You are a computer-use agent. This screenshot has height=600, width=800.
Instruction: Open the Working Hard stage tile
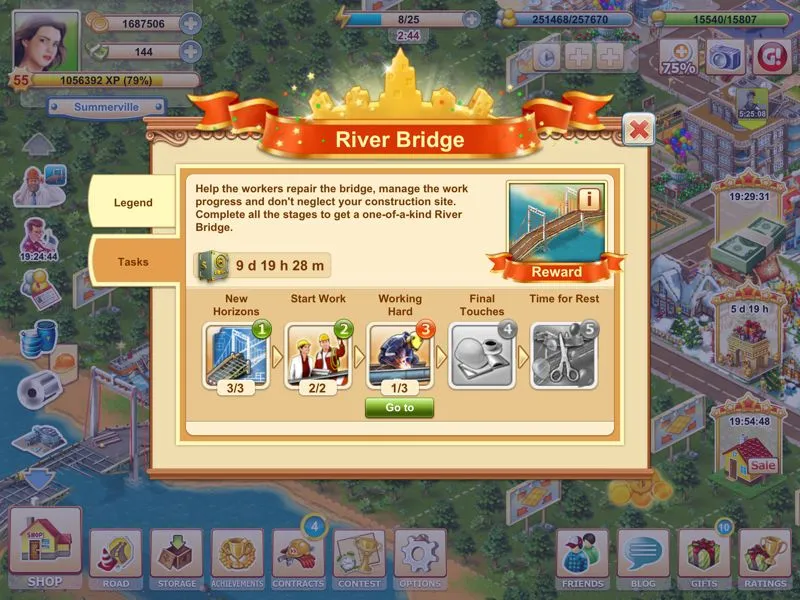click(399, 353)
